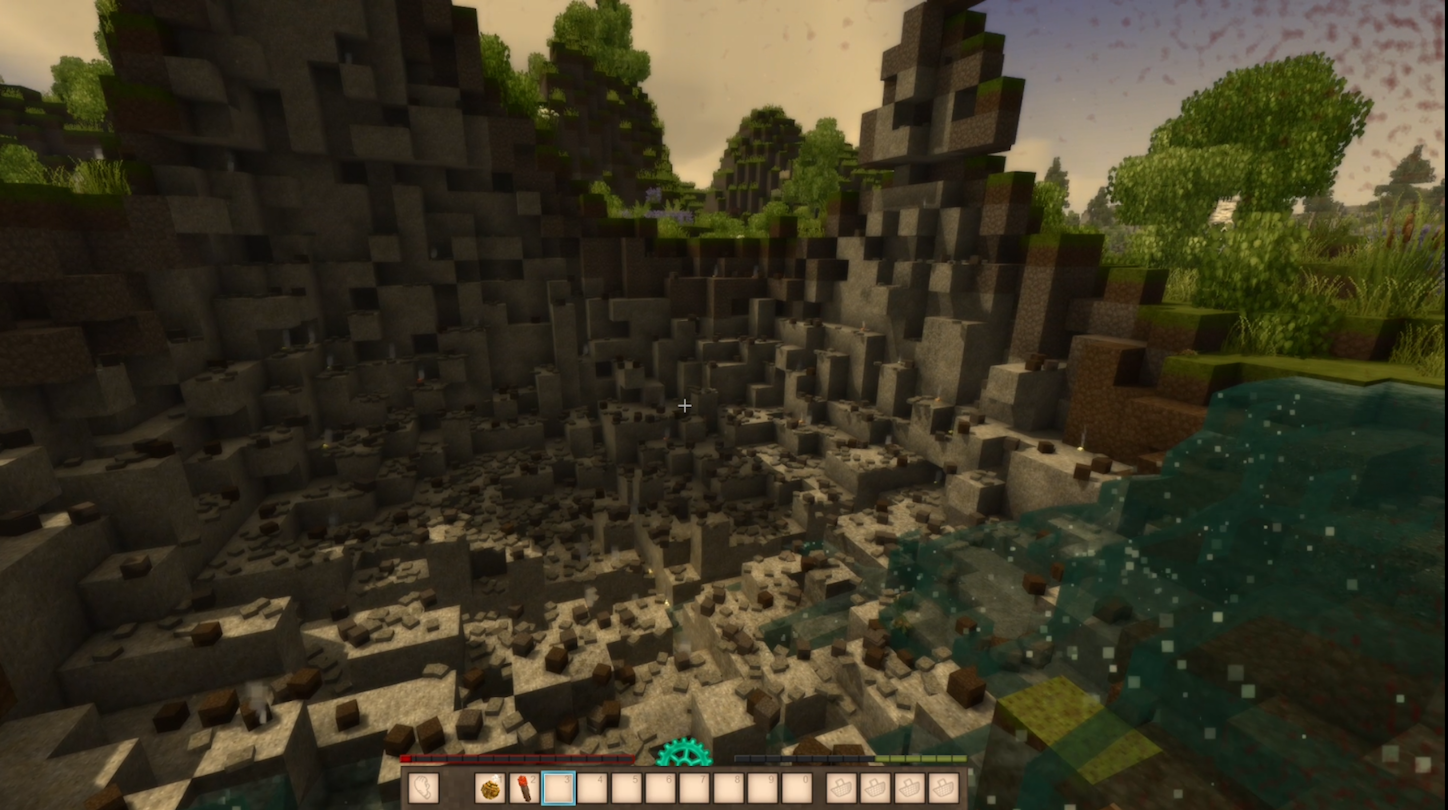Choose the red-tipped torch in hotbar slot 2
1448x810 pixels.
click(x=524, y=788)
